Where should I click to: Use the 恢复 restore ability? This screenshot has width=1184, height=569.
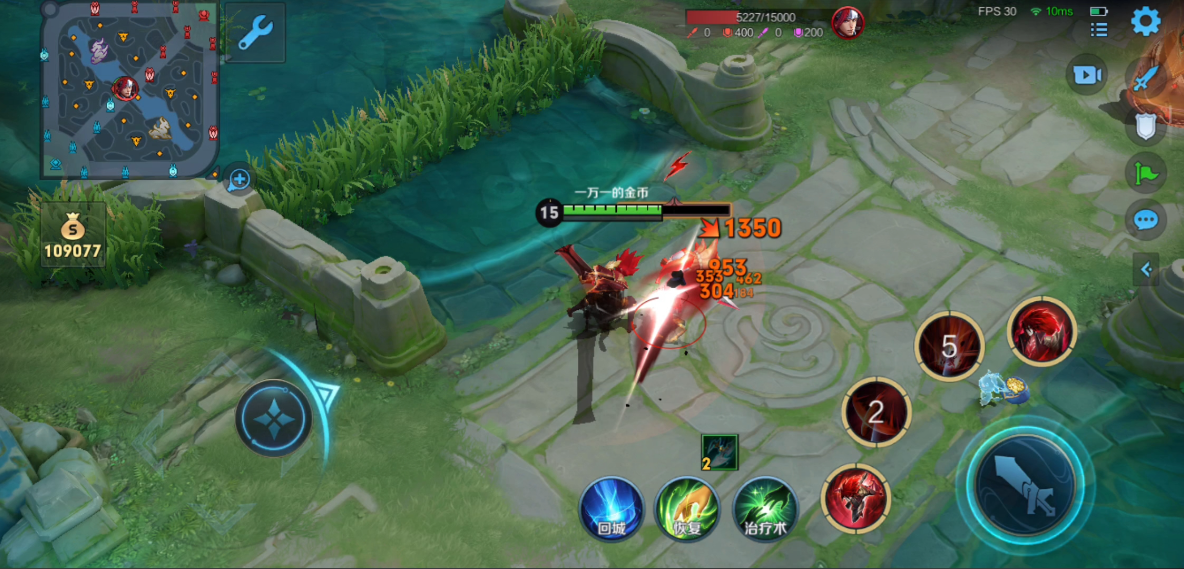coord(686,509)
